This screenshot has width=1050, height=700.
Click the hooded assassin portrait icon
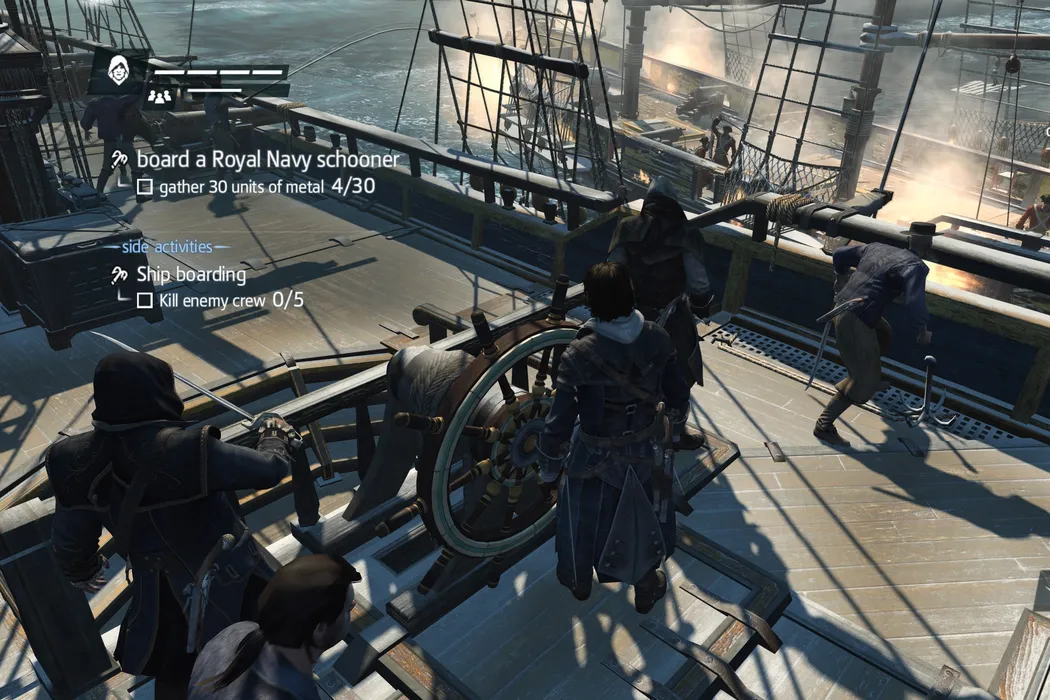click(120, 72)
